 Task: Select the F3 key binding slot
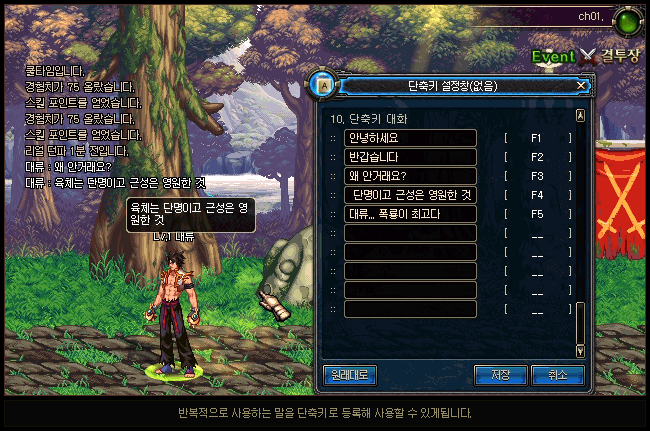(537, 176)
